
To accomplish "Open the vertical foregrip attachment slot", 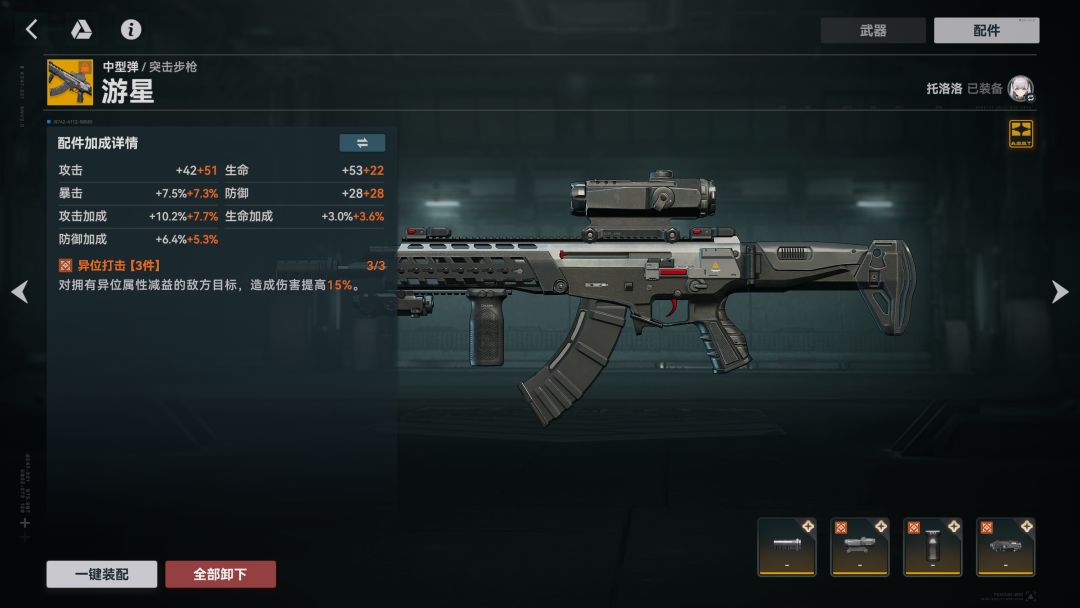I will (933, 547).
